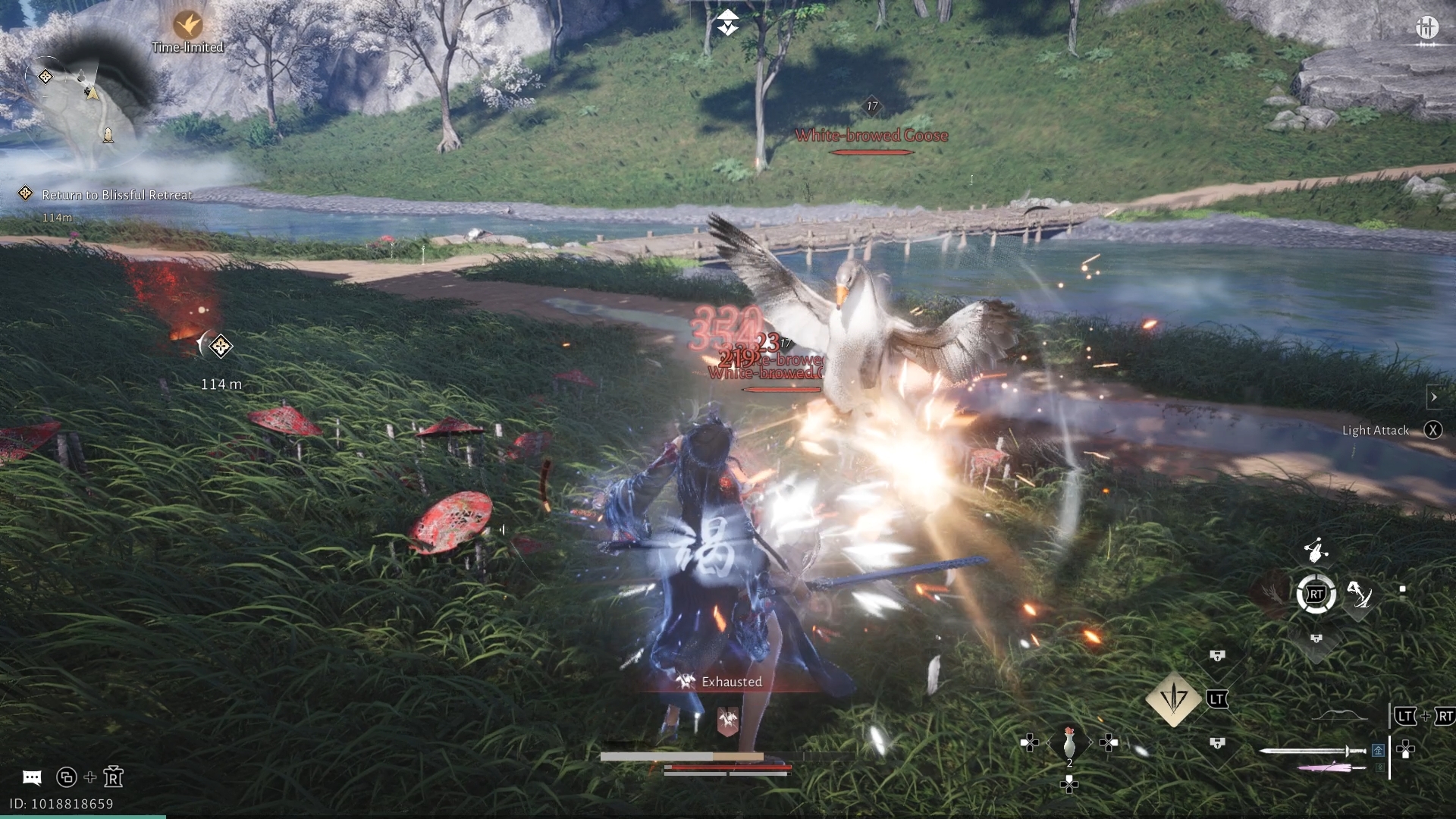Select the bow ranged weapon icon
The width and height of the screenshot is (1456, 819).
click(x=1340, y=717)
